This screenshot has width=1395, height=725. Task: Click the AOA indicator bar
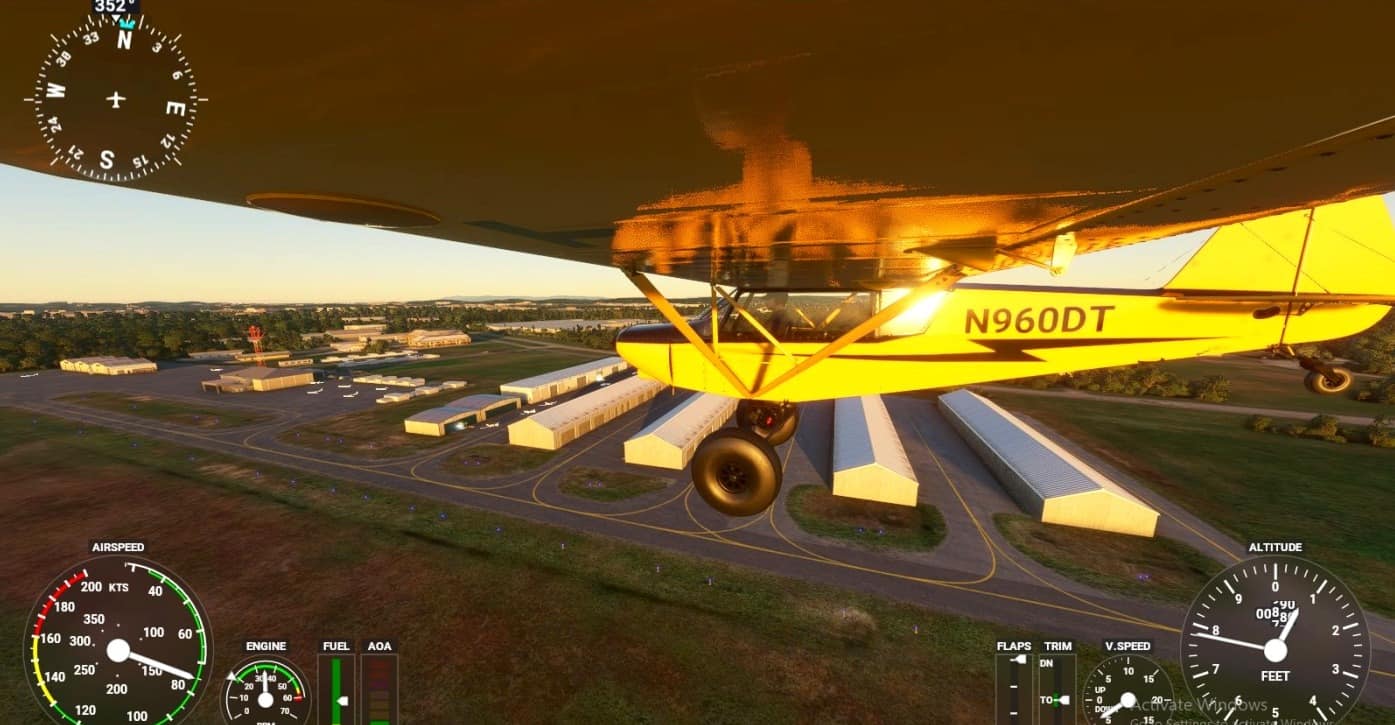coord(379,690)
